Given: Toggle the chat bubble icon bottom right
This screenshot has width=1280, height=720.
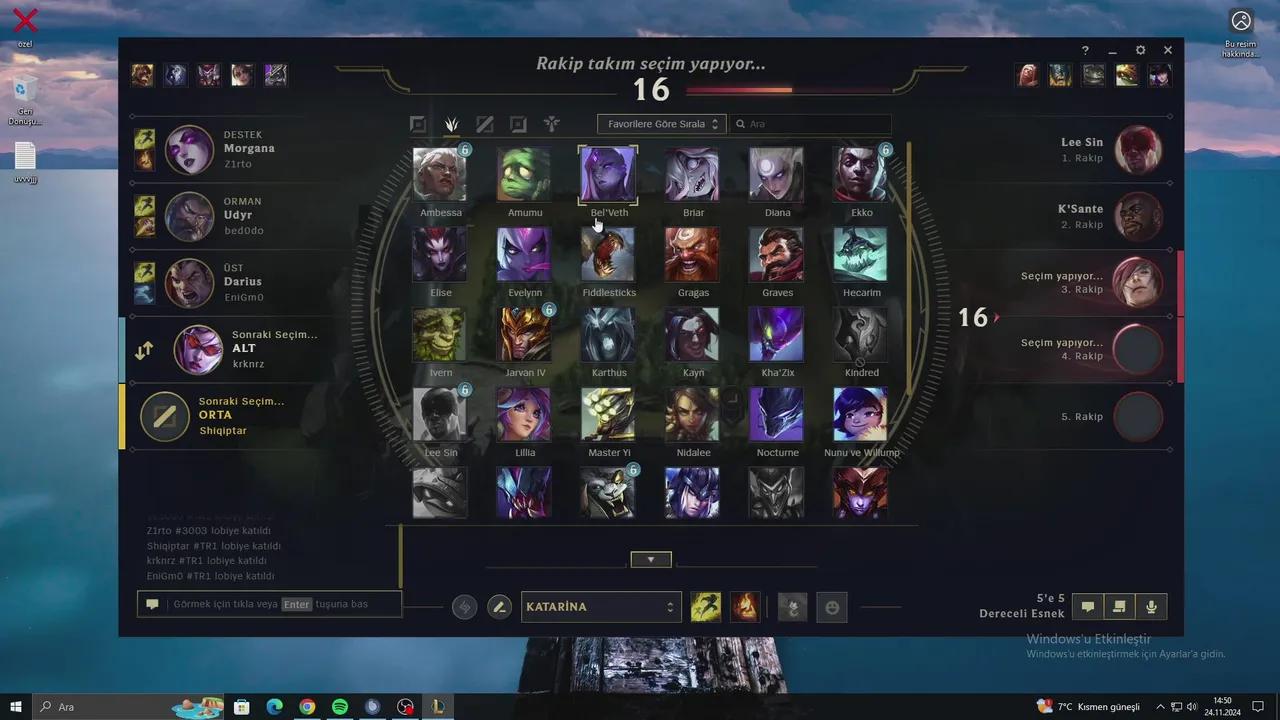Looking at the screenshot, I should 1087,606.
